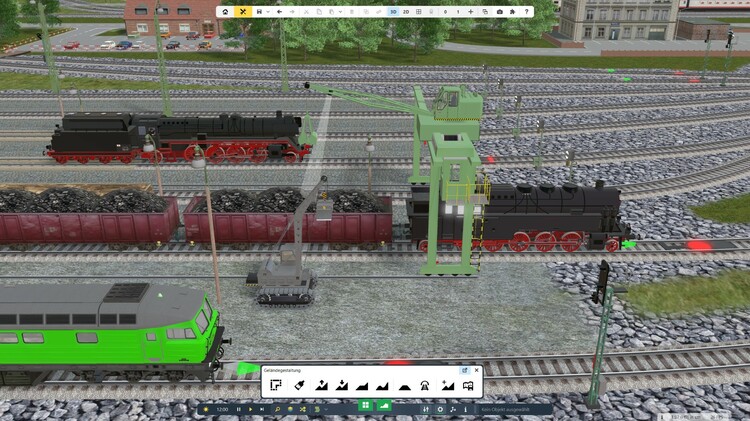750x421 pixels.
Task: Choose the tunnel portal tool
Action: tap(426, 385)
